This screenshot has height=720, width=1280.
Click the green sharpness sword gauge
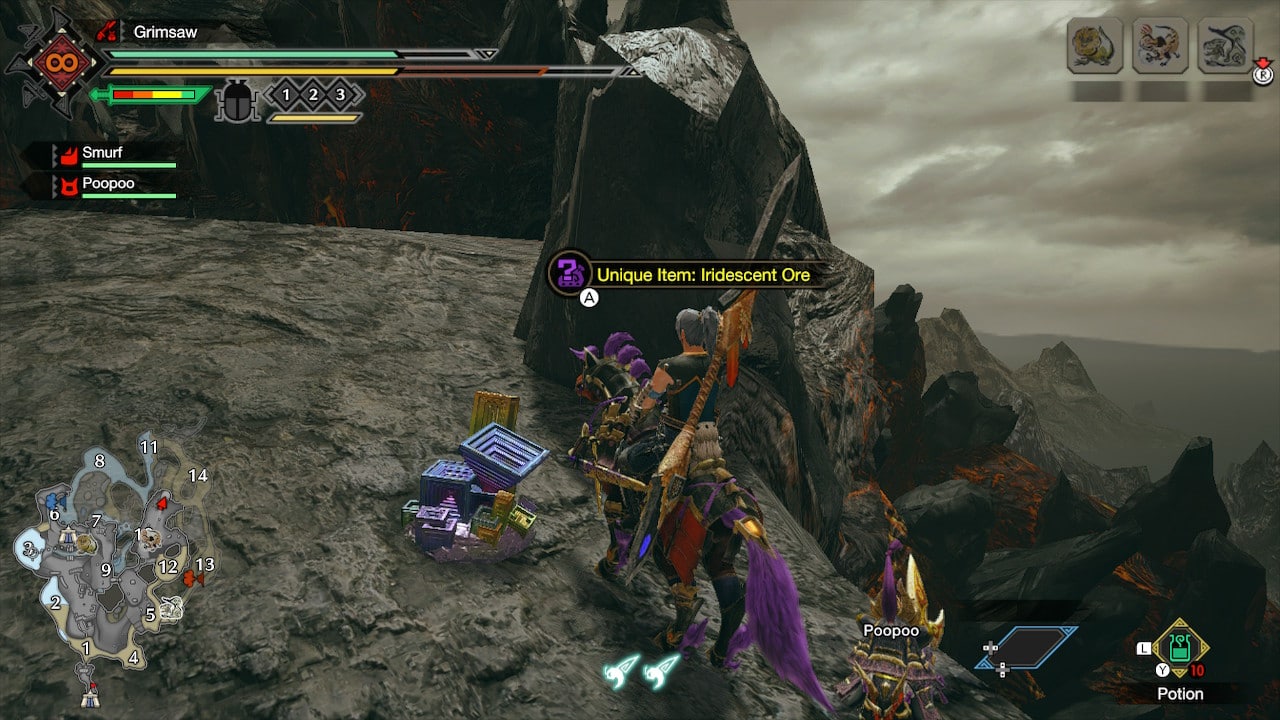(150, 95)
